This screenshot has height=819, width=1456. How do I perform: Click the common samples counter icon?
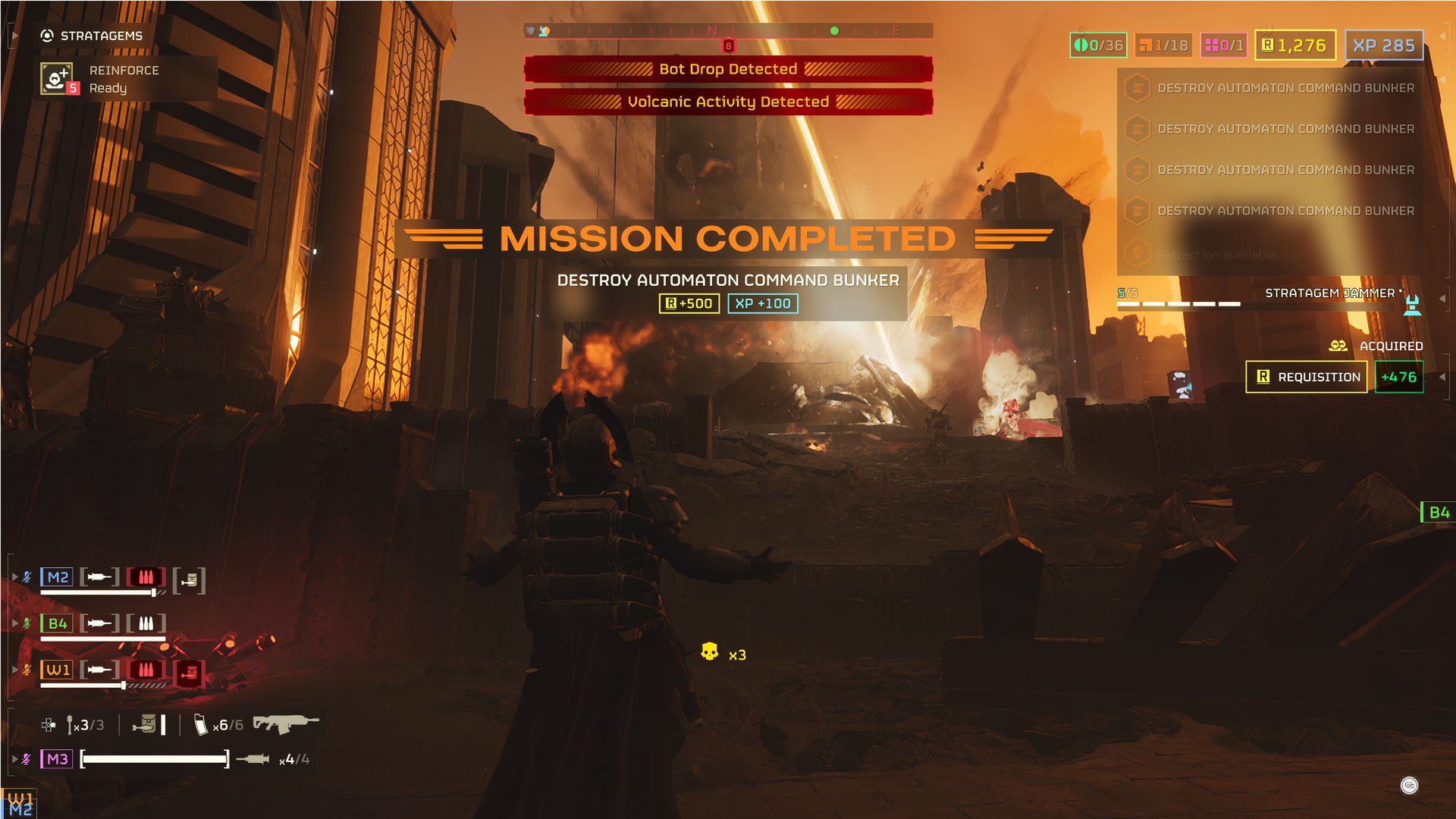pyautogui.click(x=1081, y=45)
